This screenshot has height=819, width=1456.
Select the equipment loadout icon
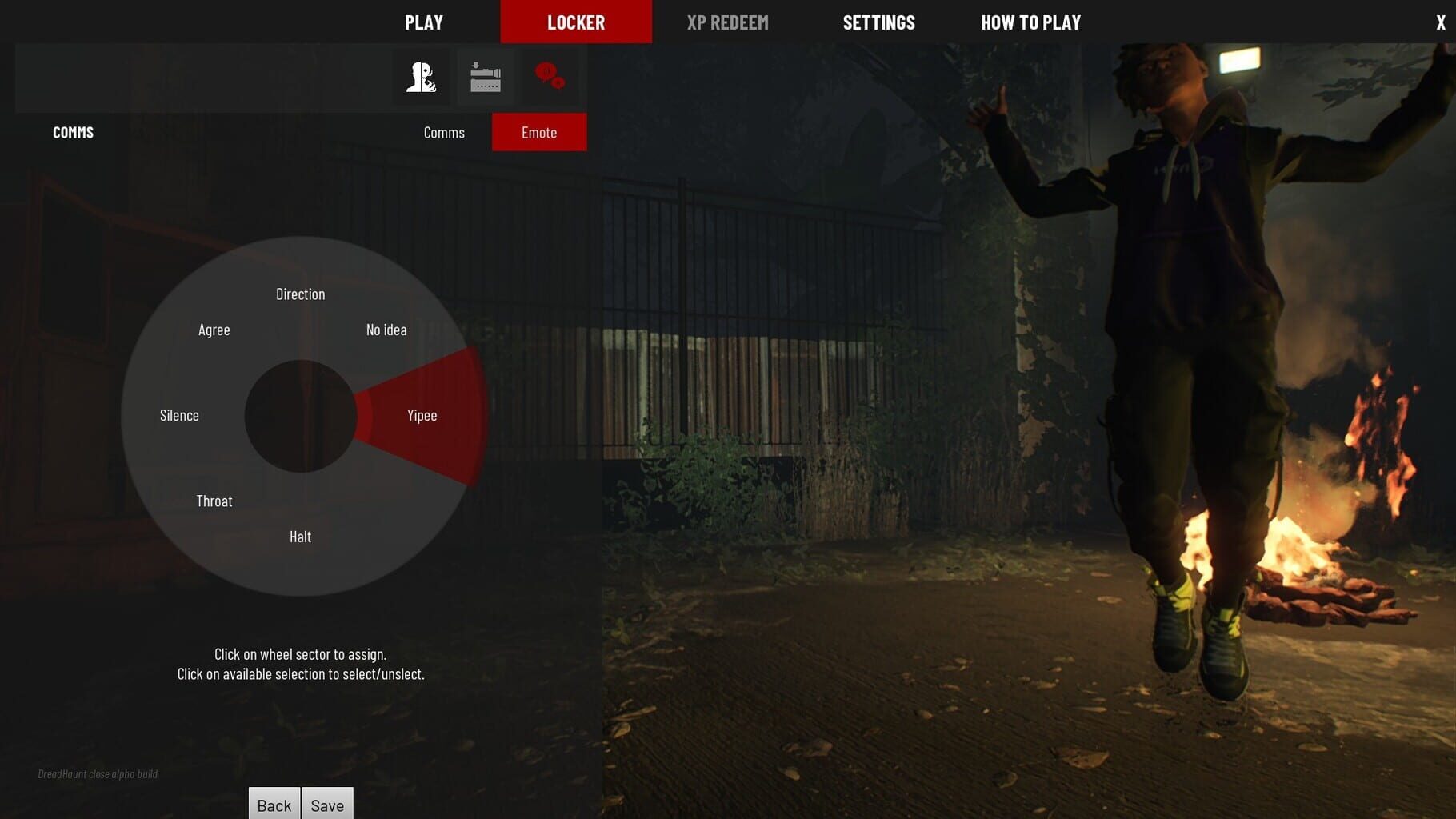pos(485,77)
